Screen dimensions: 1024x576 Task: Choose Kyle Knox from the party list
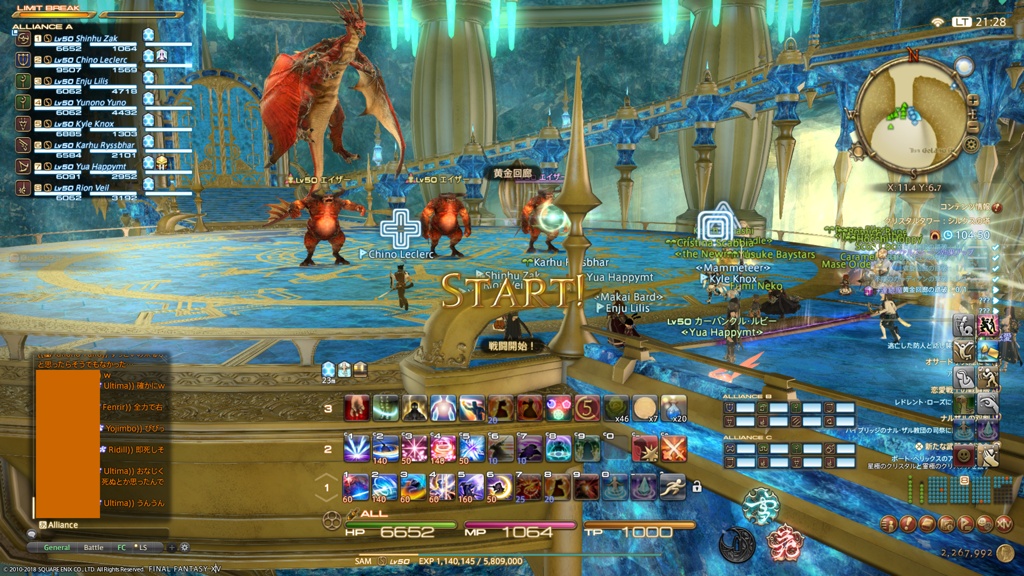(x=95, y=123)
